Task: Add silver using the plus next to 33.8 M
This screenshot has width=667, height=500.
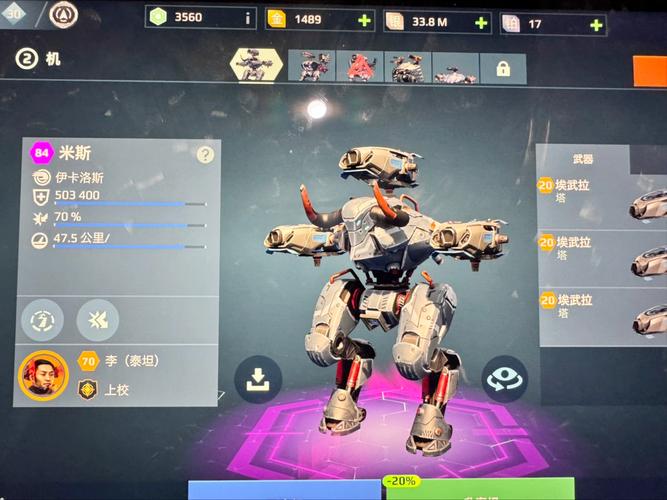Action: 482,21
